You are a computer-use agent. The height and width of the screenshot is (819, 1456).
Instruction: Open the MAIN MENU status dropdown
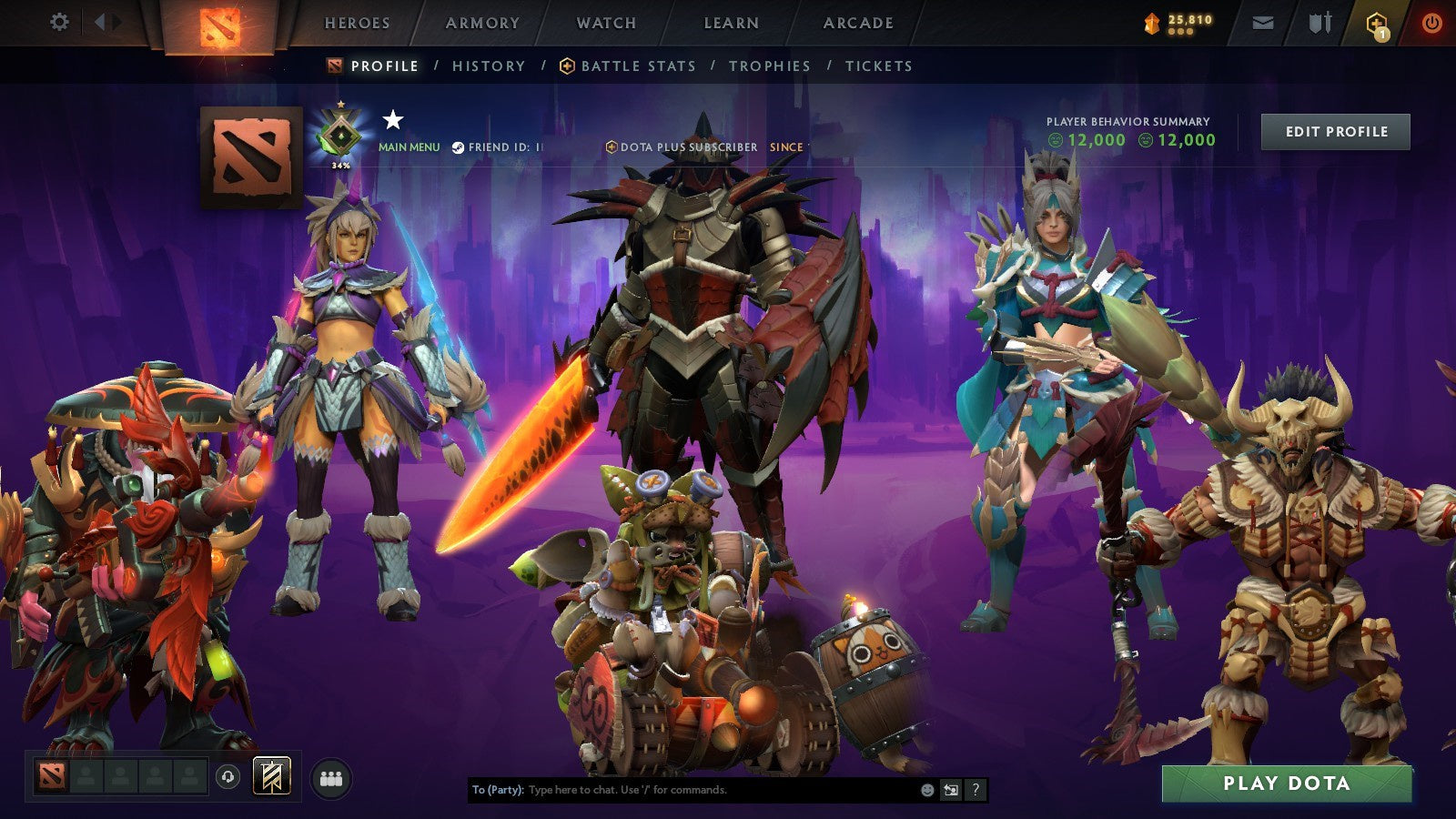[409, 145]
